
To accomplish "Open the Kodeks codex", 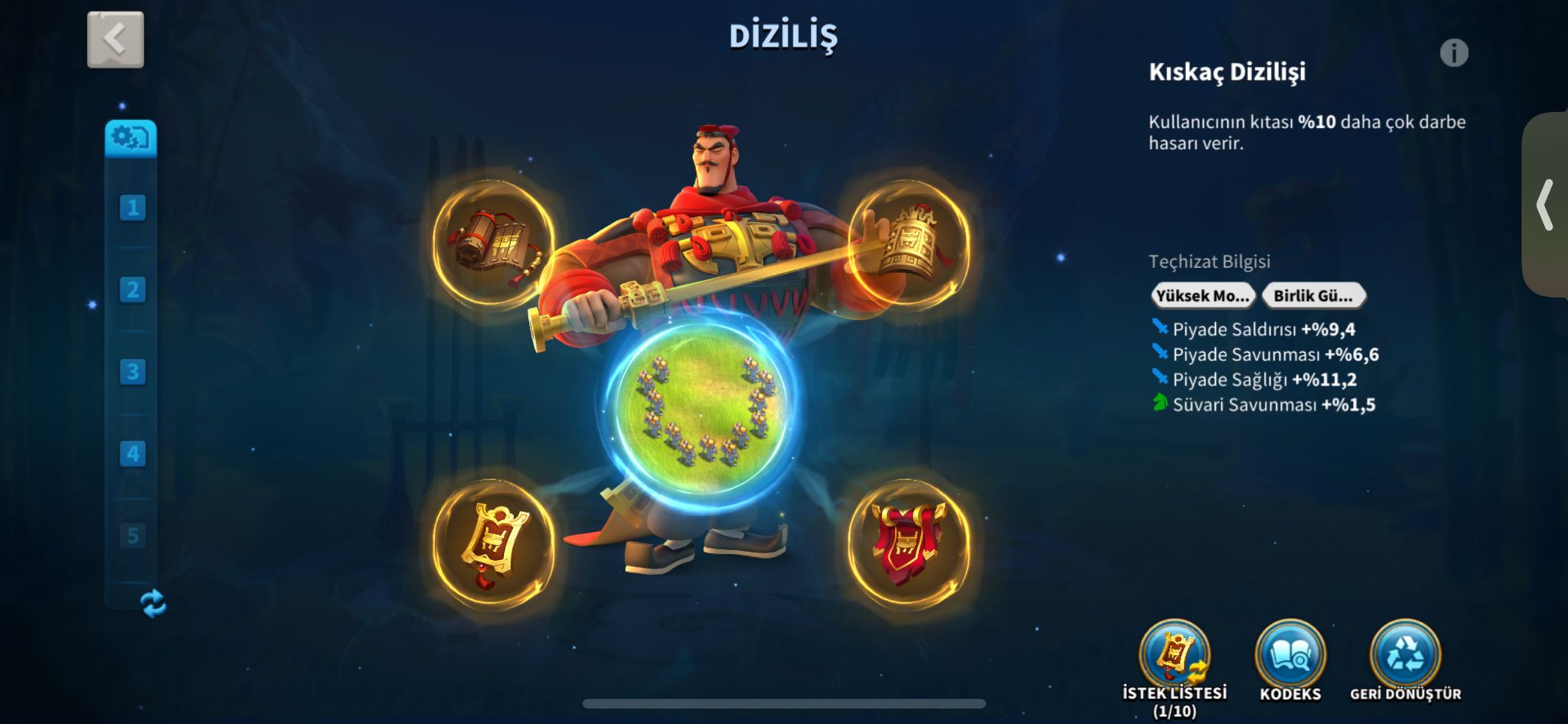I will [1290, 657].
